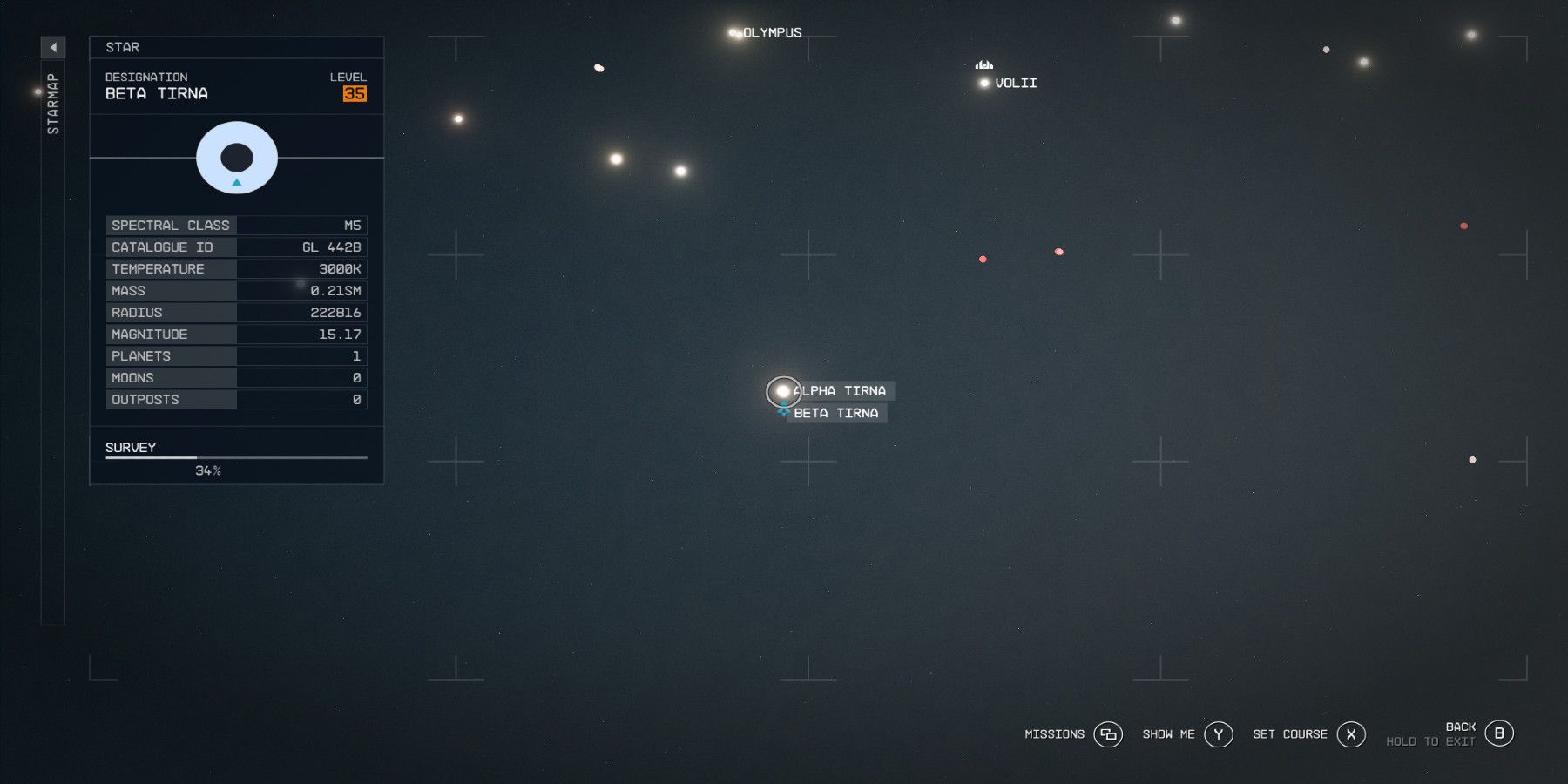Screen dimensions: 1568x784
Task: Click the B button icon next to BACK
Action: coord(1499,732)
